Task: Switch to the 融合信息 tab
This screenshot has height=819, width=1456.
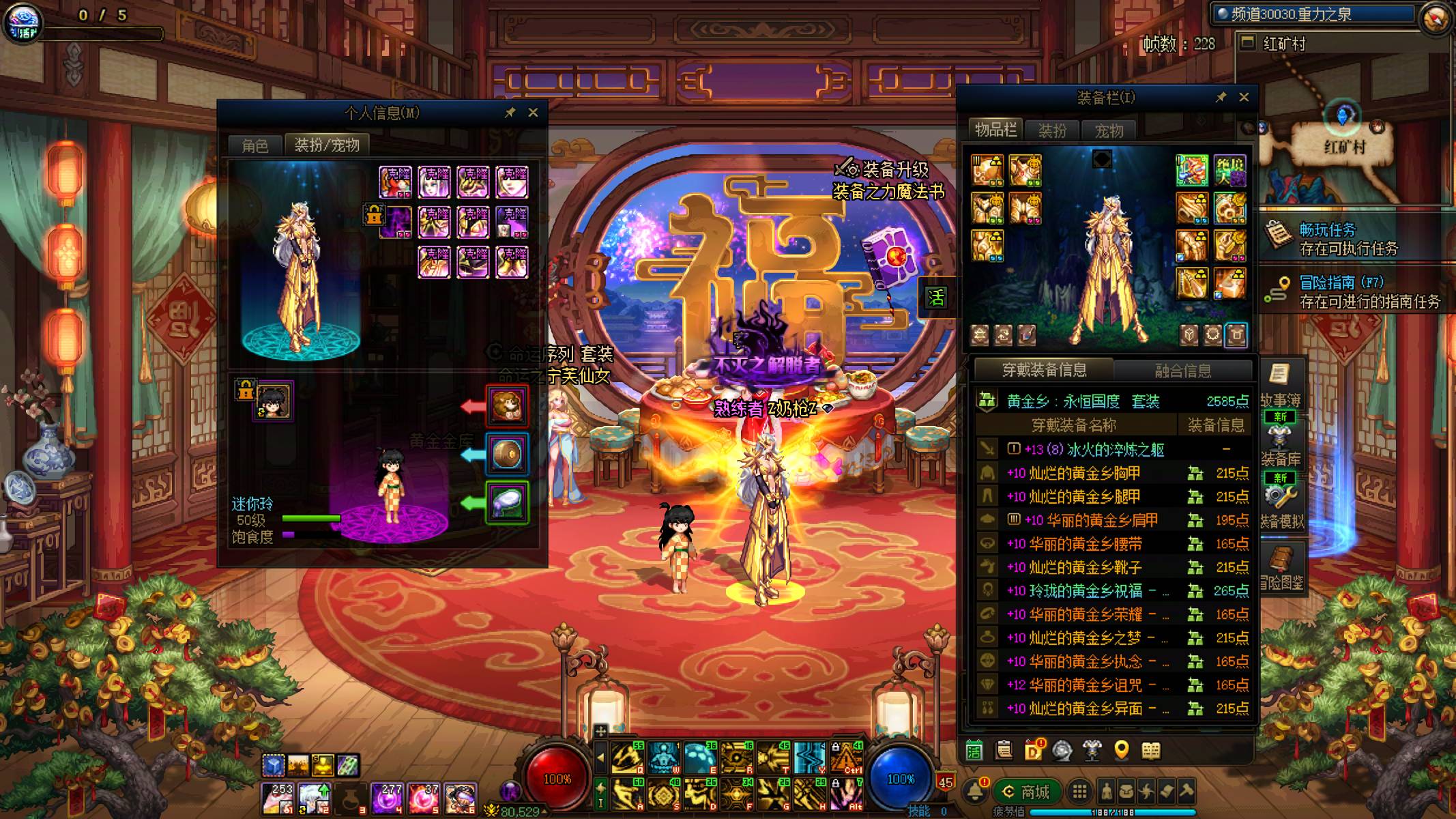Action: 1182,371
